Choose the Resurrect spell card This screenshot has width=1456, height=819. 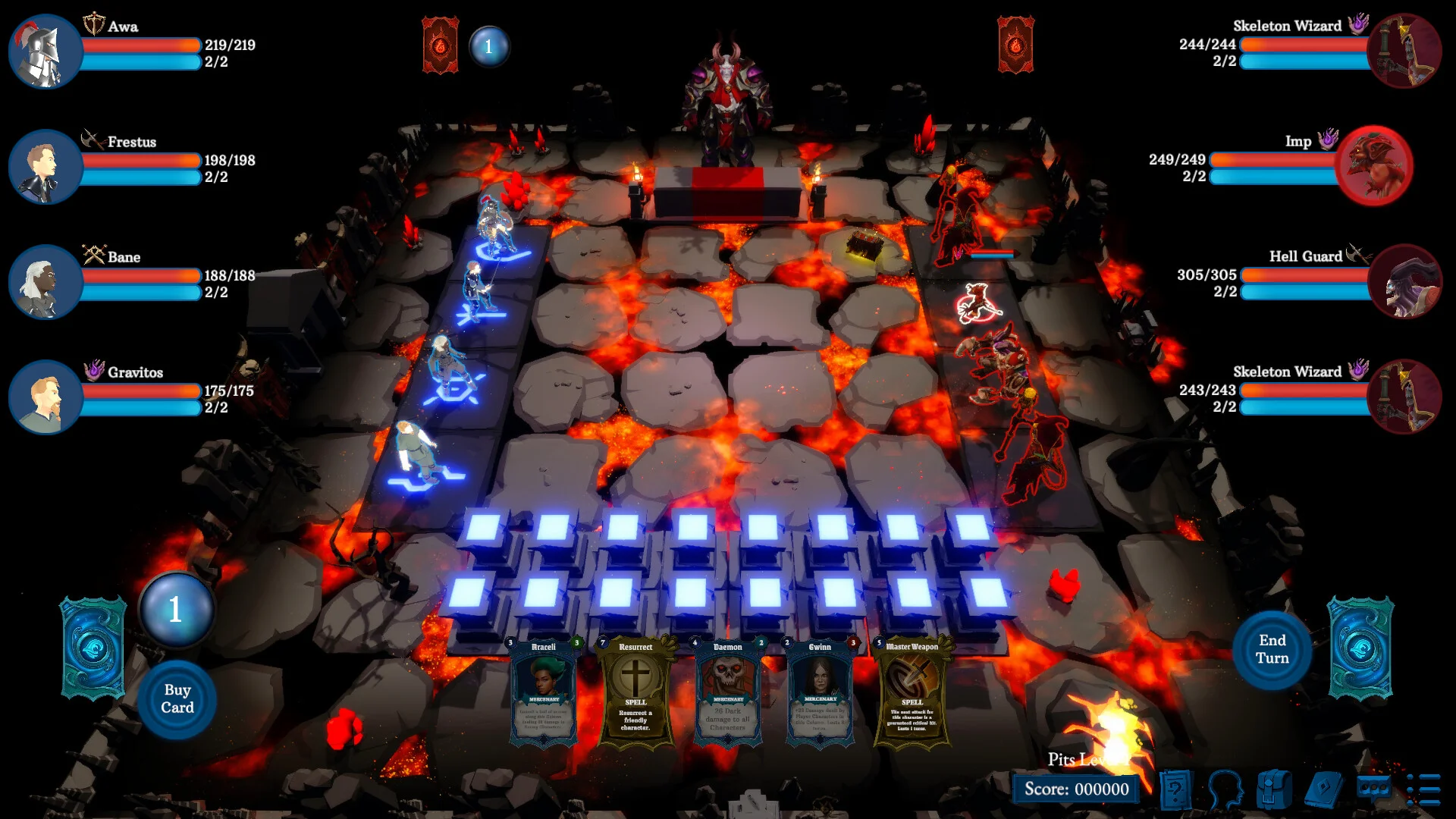click(x=635, y=691)
